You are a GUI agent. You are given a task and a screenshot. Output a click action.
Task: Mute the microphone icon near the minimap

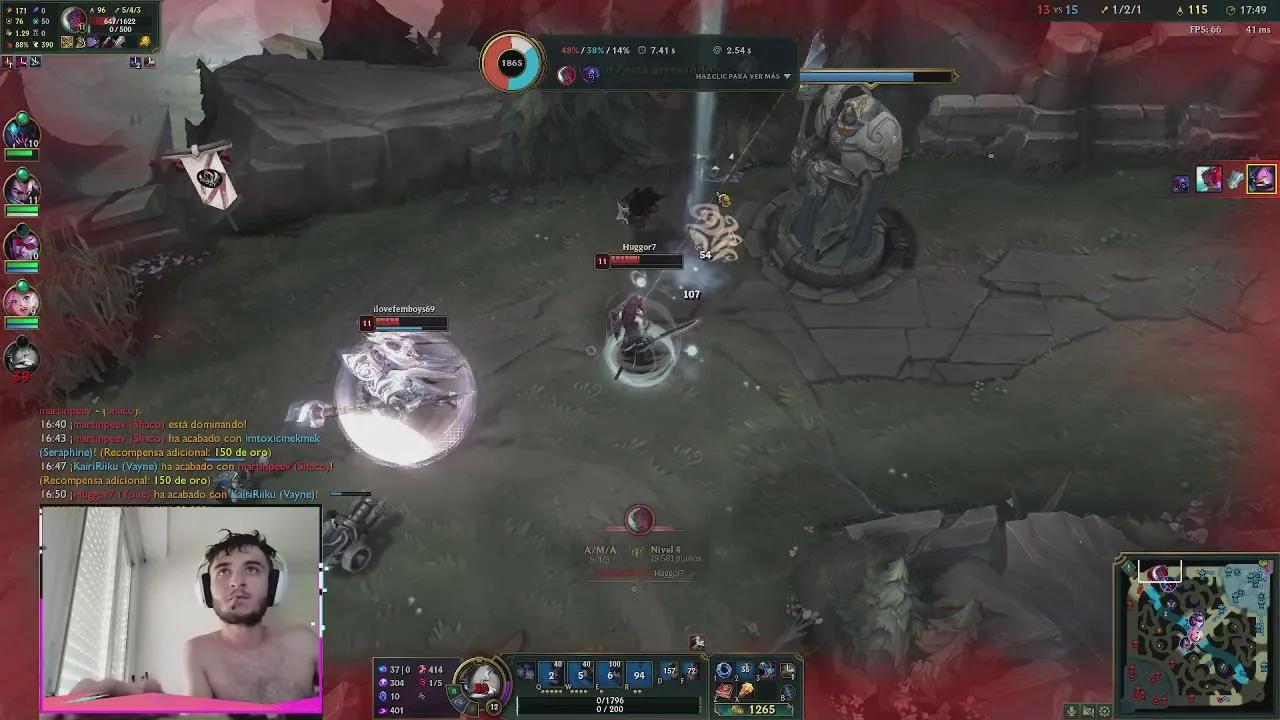click(x=1071, y=712)
